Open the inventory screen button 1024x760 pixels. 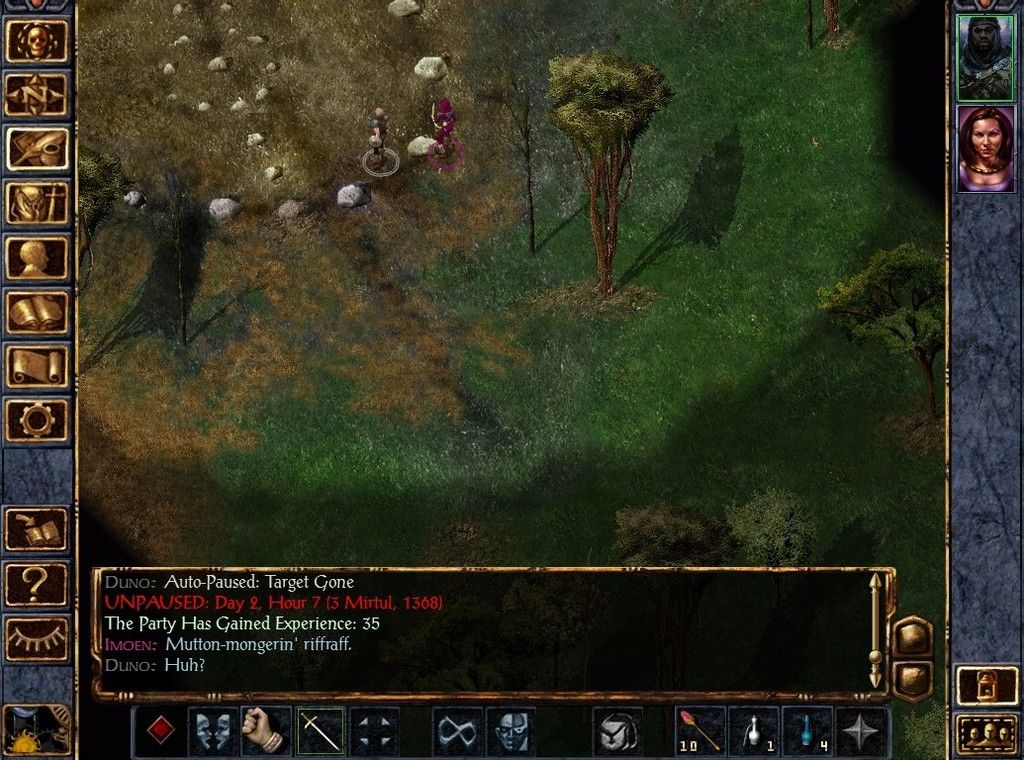click(x=38, y=204)
